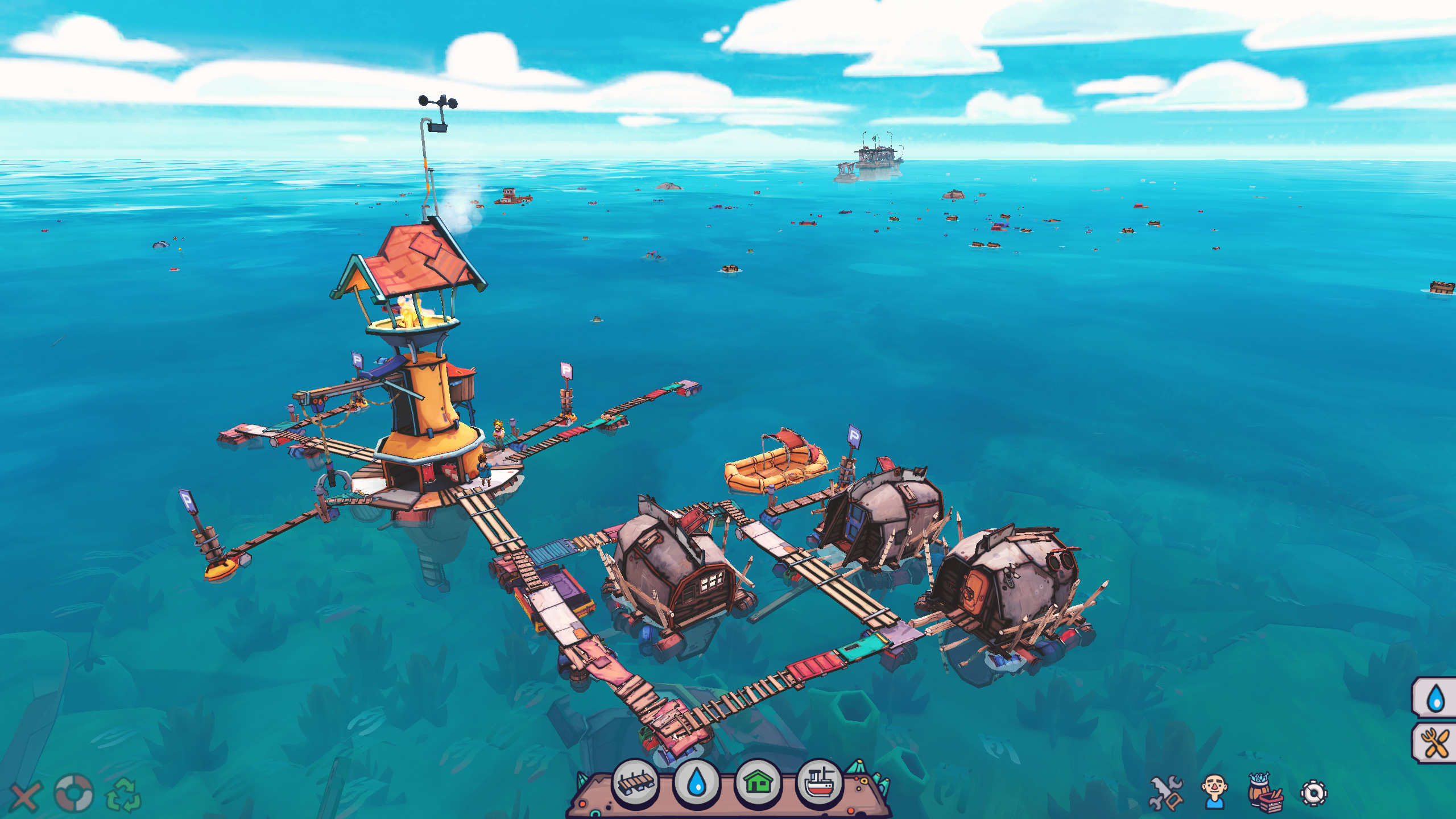Select the green recycle arrows tool

pos(123,795)
